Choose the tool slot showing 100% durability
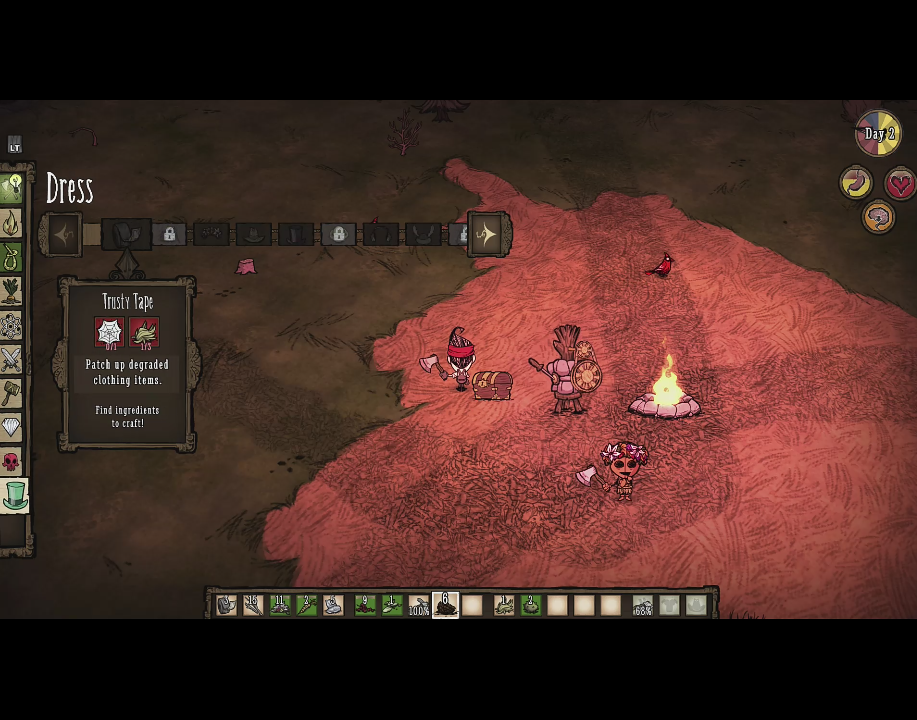917x720 pixels. [x=419, y=605]
